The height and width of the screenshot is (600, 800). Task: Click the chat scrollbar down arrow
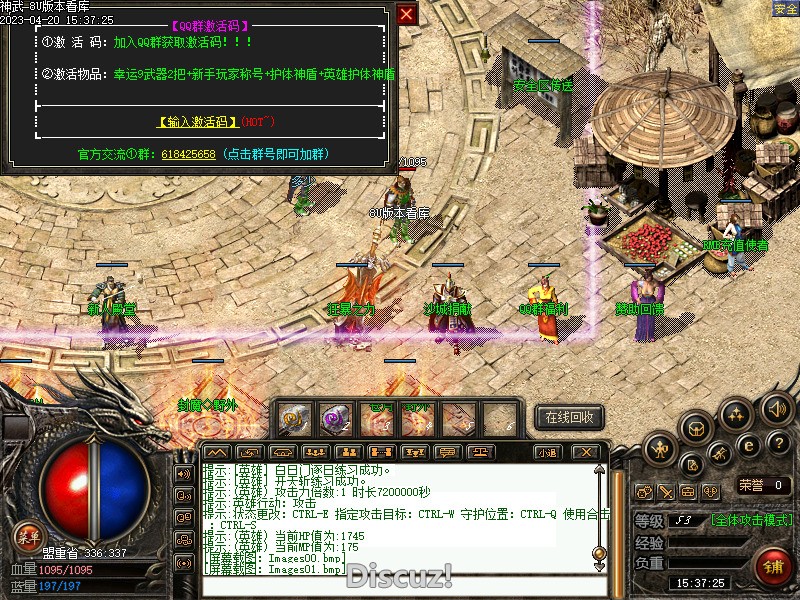tap(599, 566)
